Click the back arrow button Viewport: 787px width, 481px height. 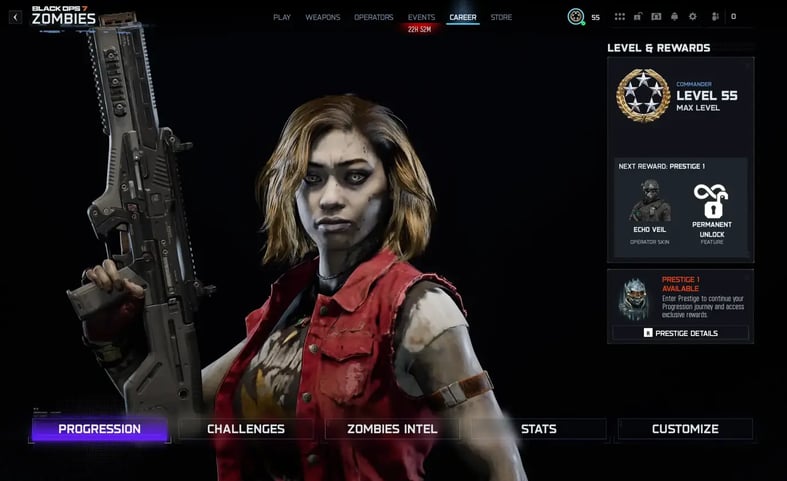pos(15,17)
